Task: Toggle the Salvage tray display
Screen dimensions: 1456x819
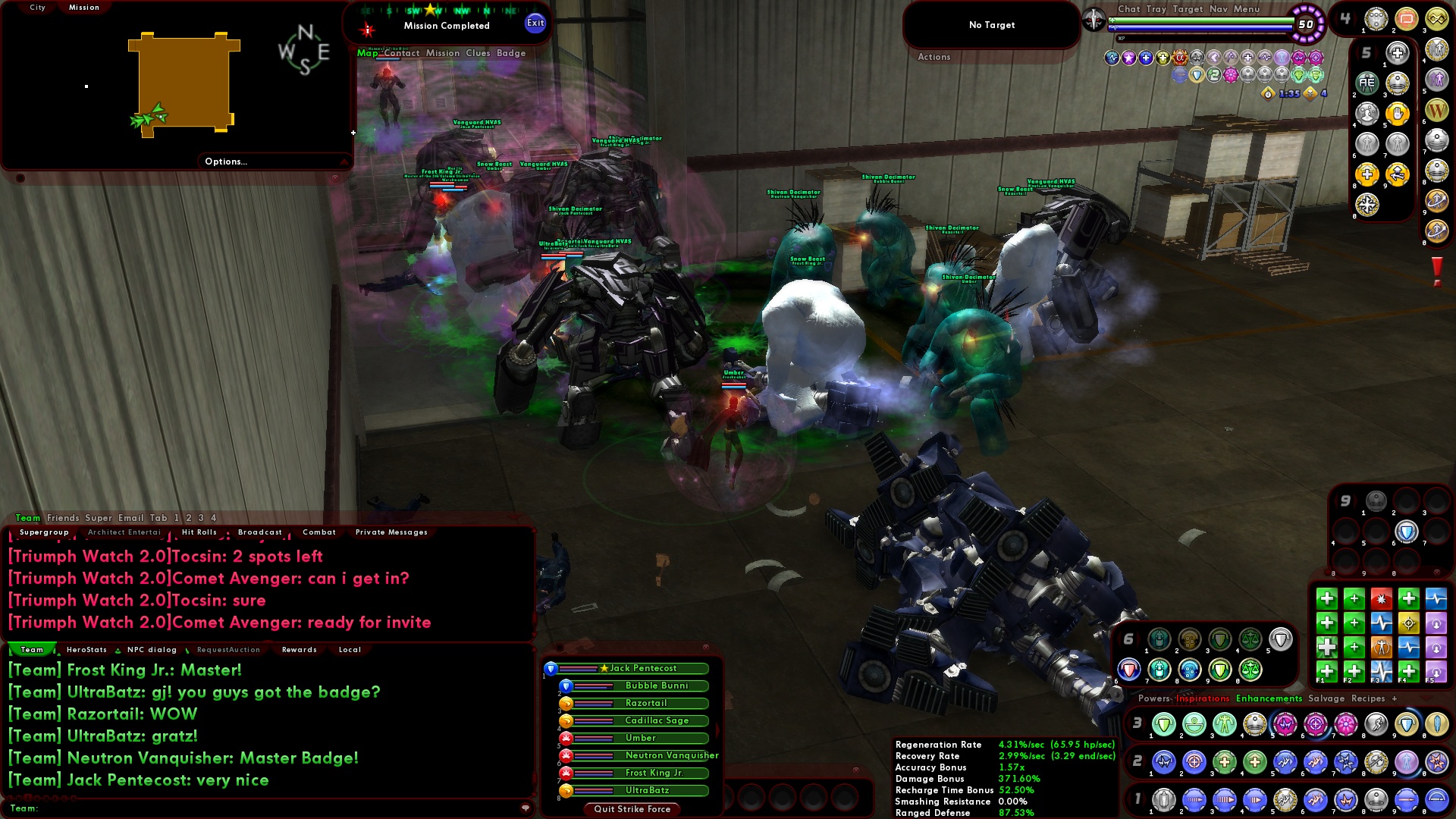Action: [x=1326, y=698]
